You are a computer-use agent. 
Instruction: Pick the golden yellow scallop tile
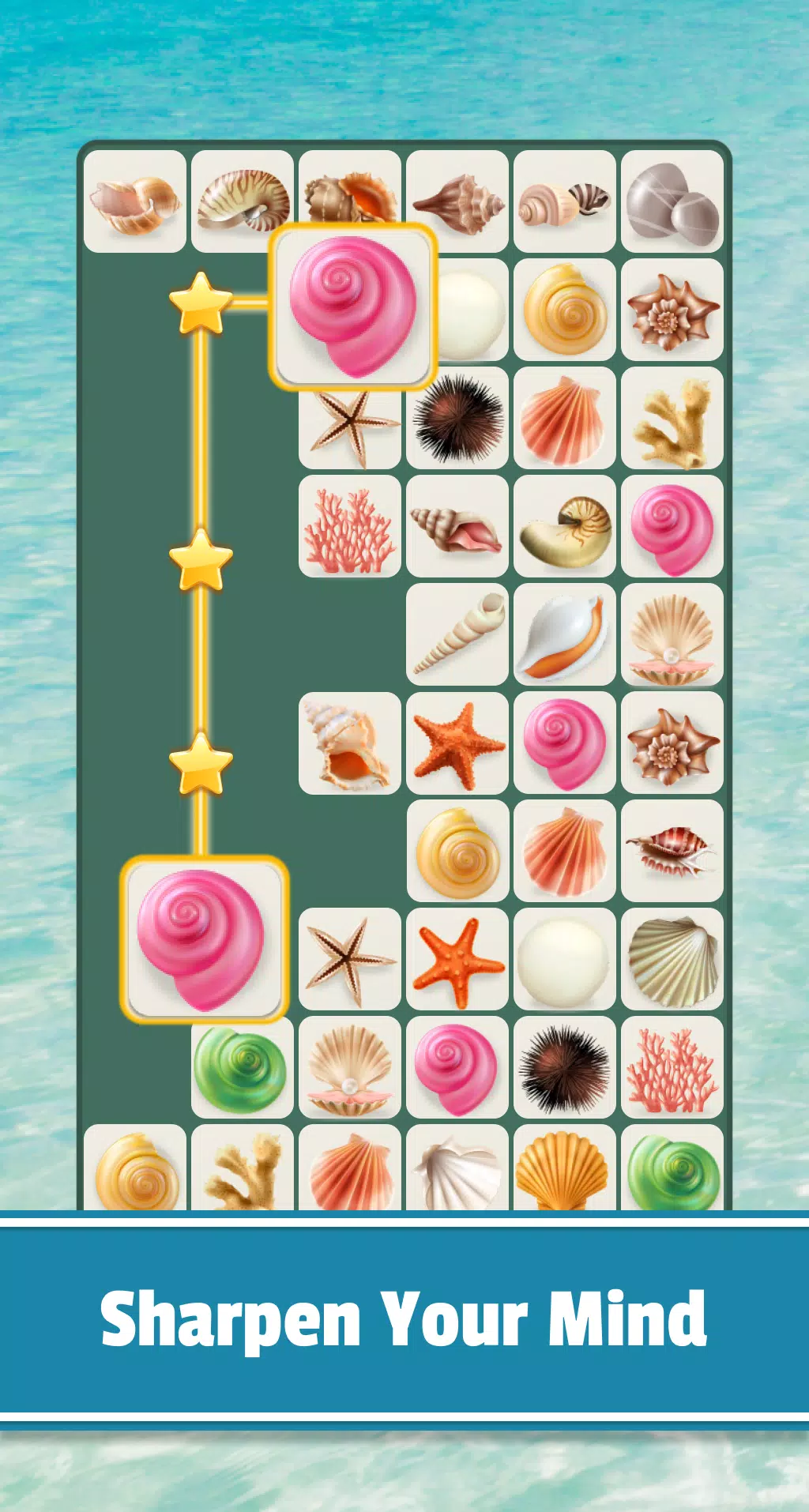[x=565, y=1169]
